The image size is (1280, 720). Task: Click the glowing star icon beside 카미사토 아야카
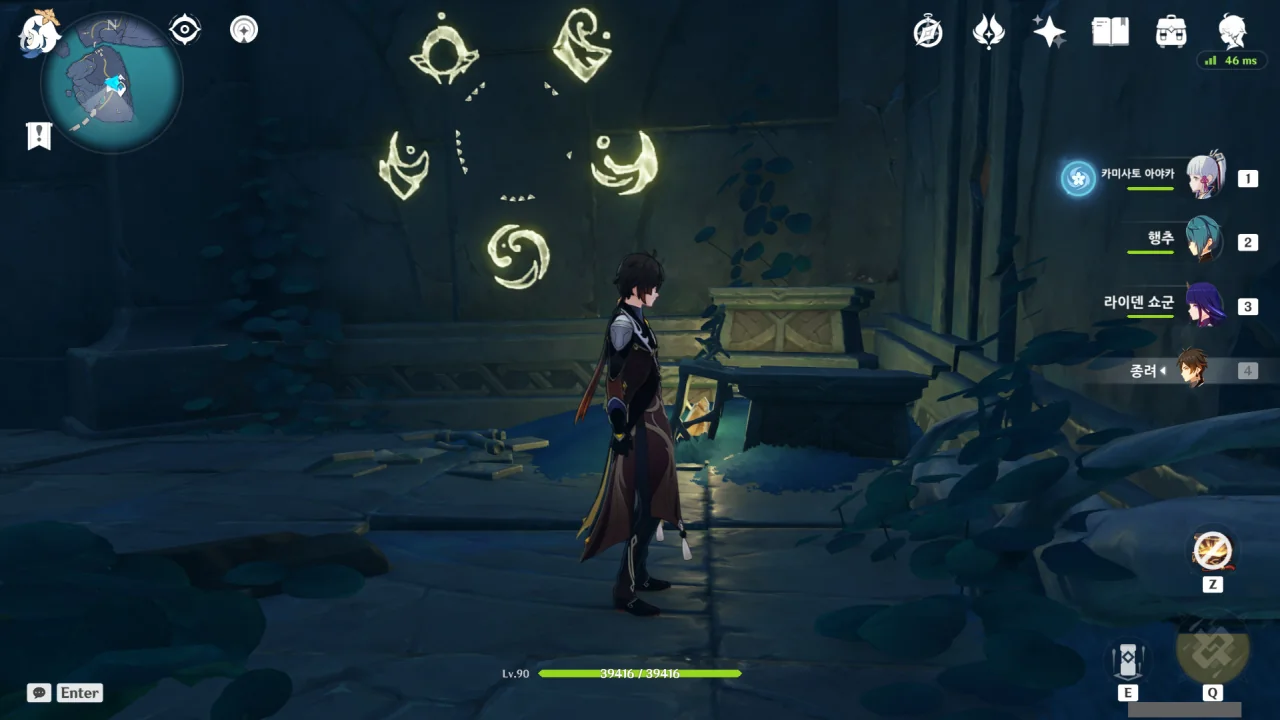pos(1078,179)
